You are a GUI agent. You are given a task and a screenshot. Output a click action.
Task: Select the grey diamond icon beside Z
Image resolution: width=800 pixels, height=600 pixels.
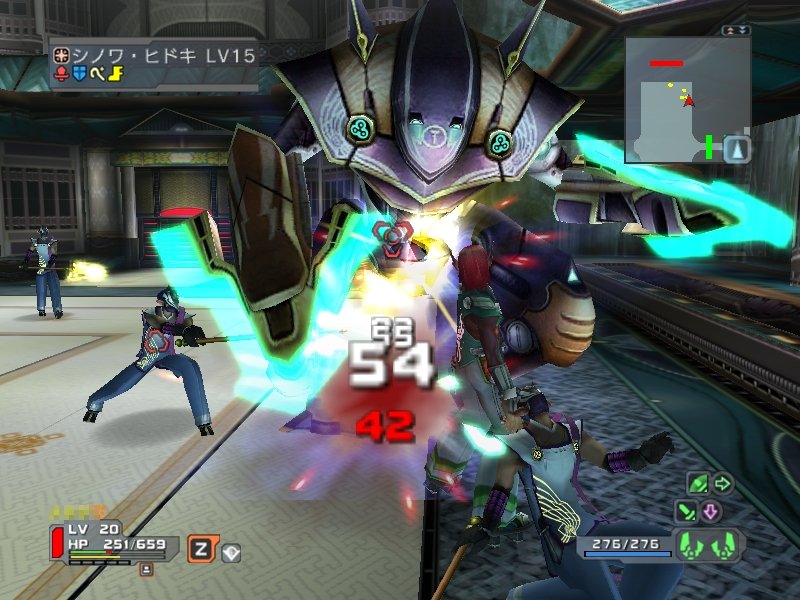[231, 550]
